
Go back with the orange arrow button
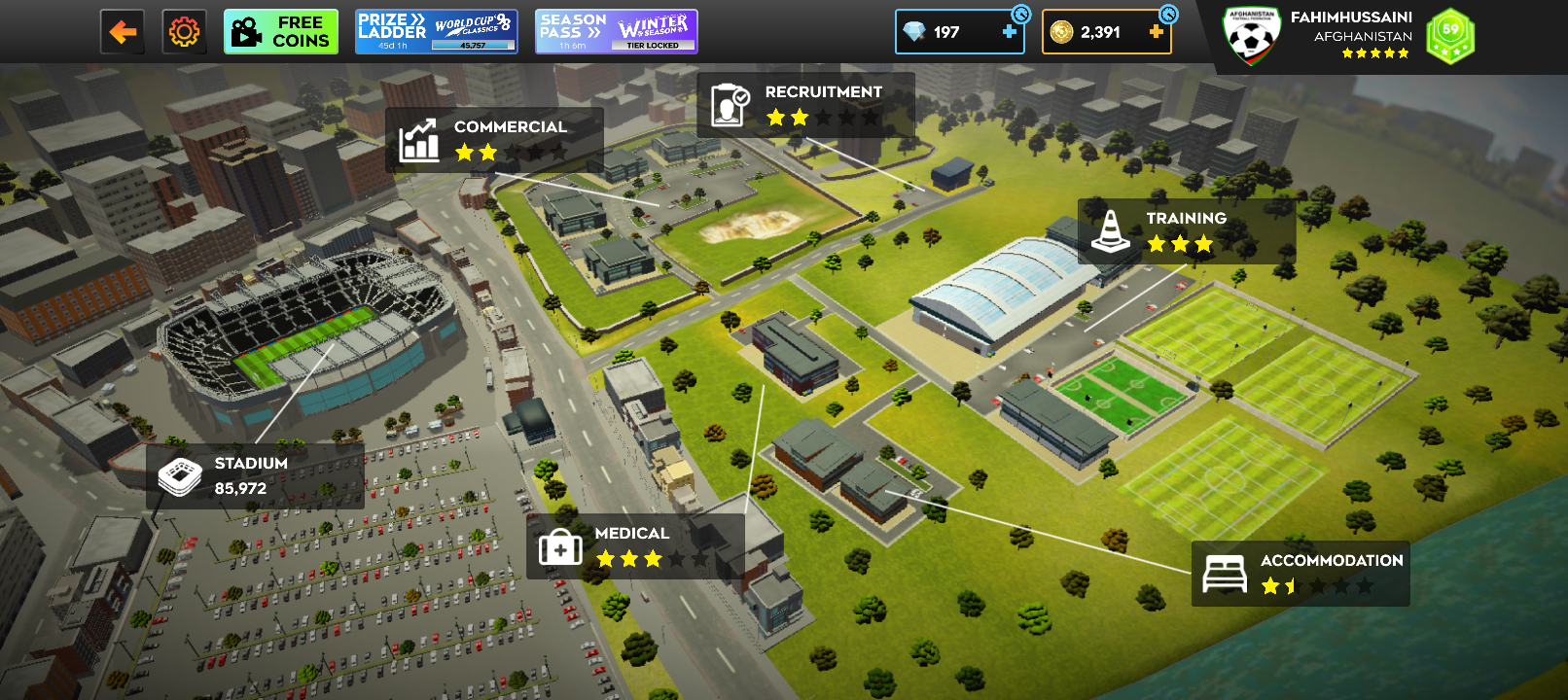tap(123, 32)
